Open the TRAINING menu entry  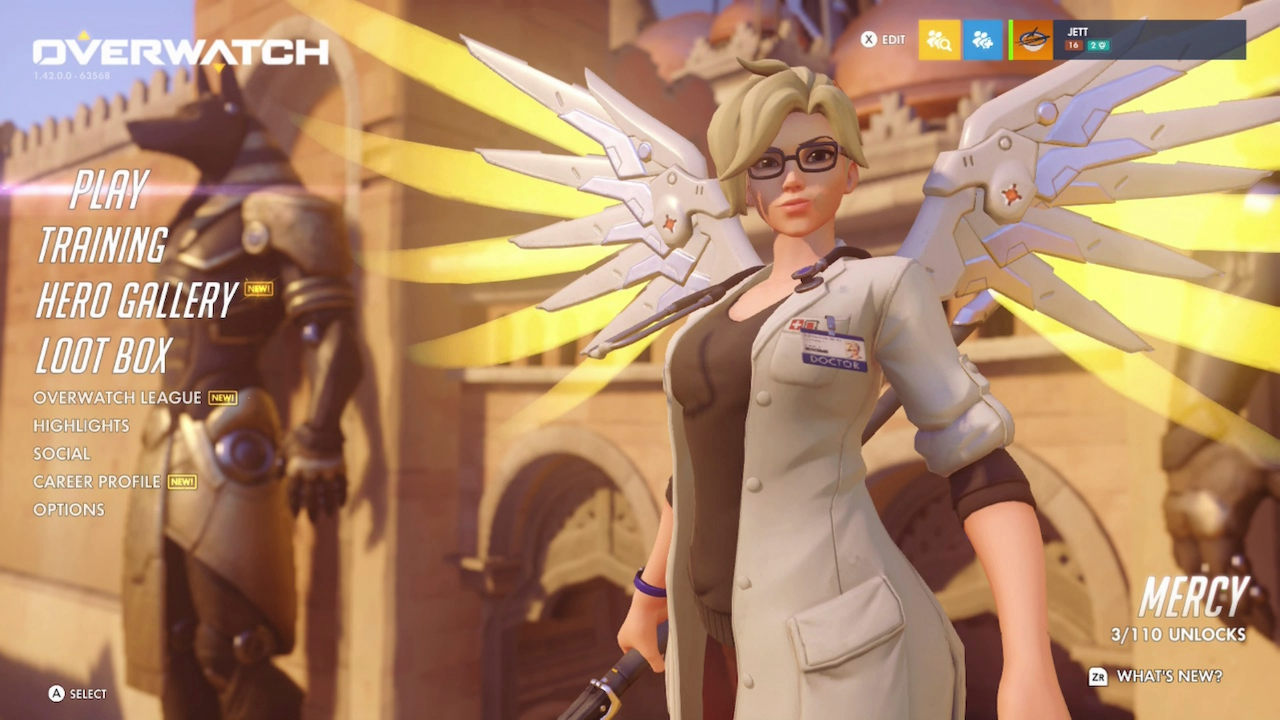pyautogui.click(x=103, y=245)
